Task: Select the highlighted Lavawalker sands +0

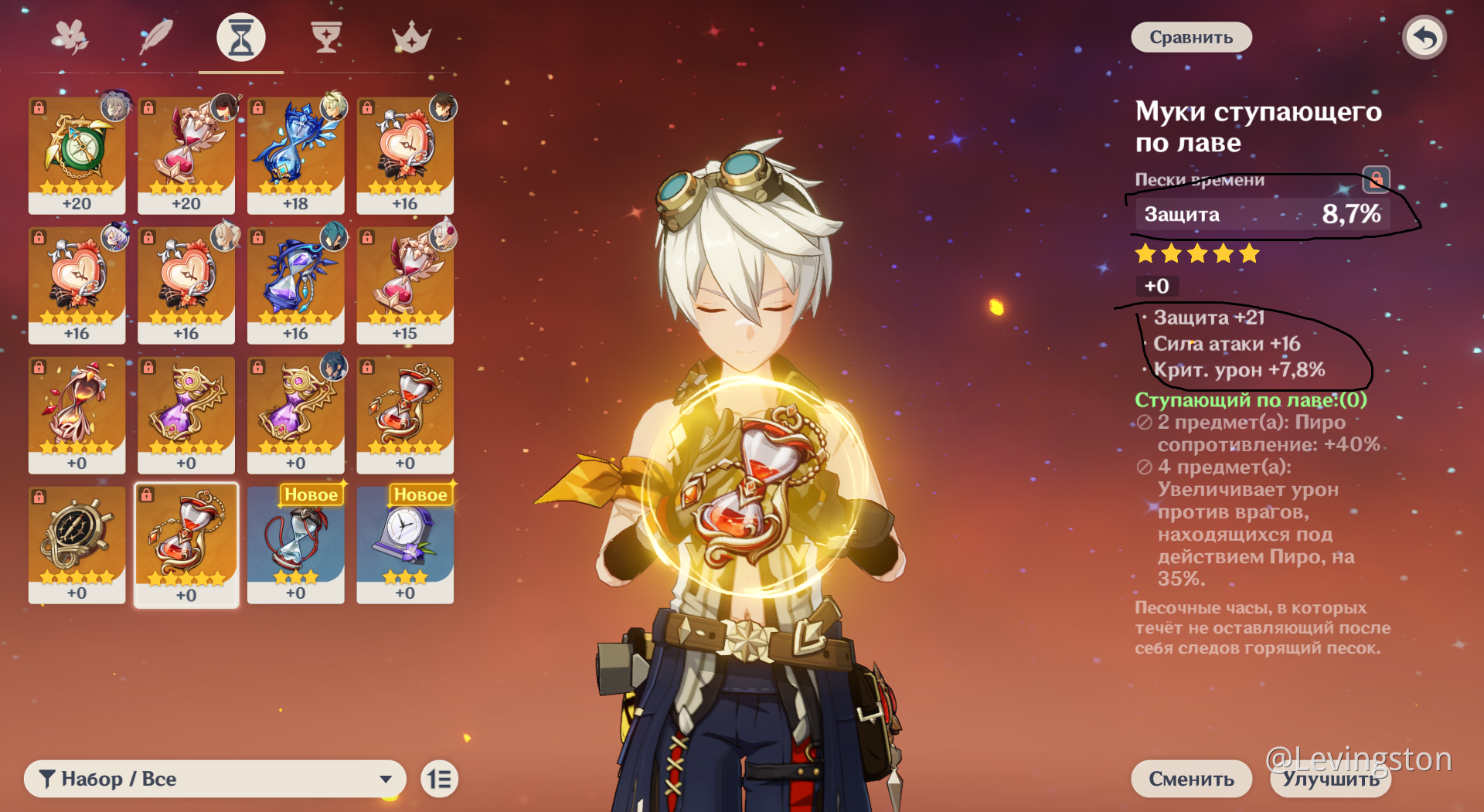Action: [x=186, y=544]
